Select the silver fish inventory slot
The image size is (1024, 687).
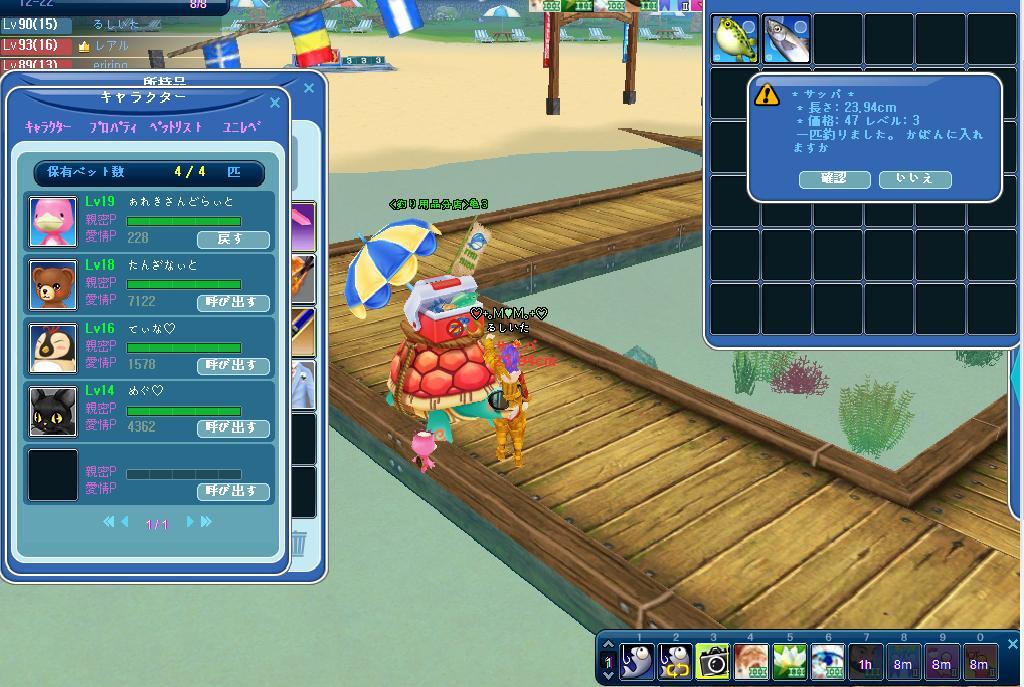tap(786, 39)
